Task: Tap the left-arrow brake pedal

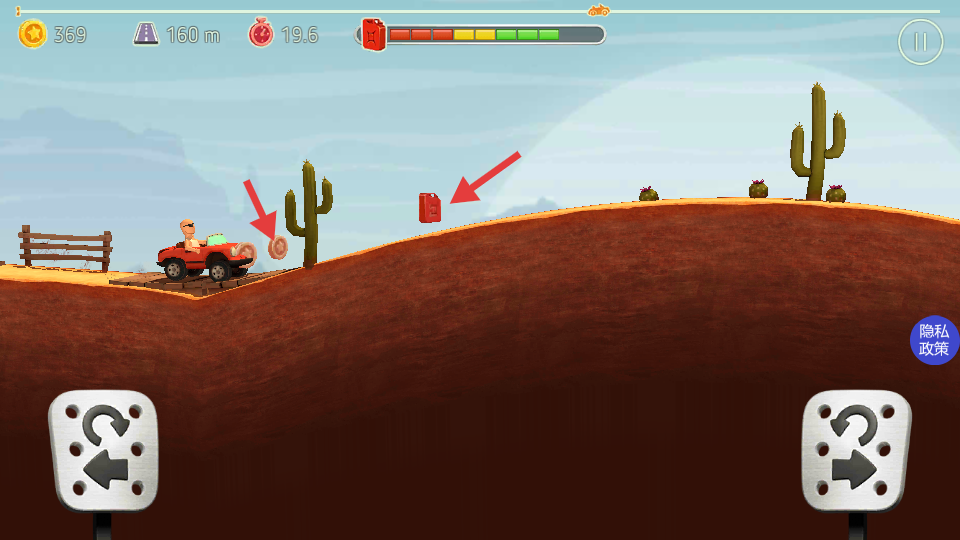Action: (x=104, y=450)
